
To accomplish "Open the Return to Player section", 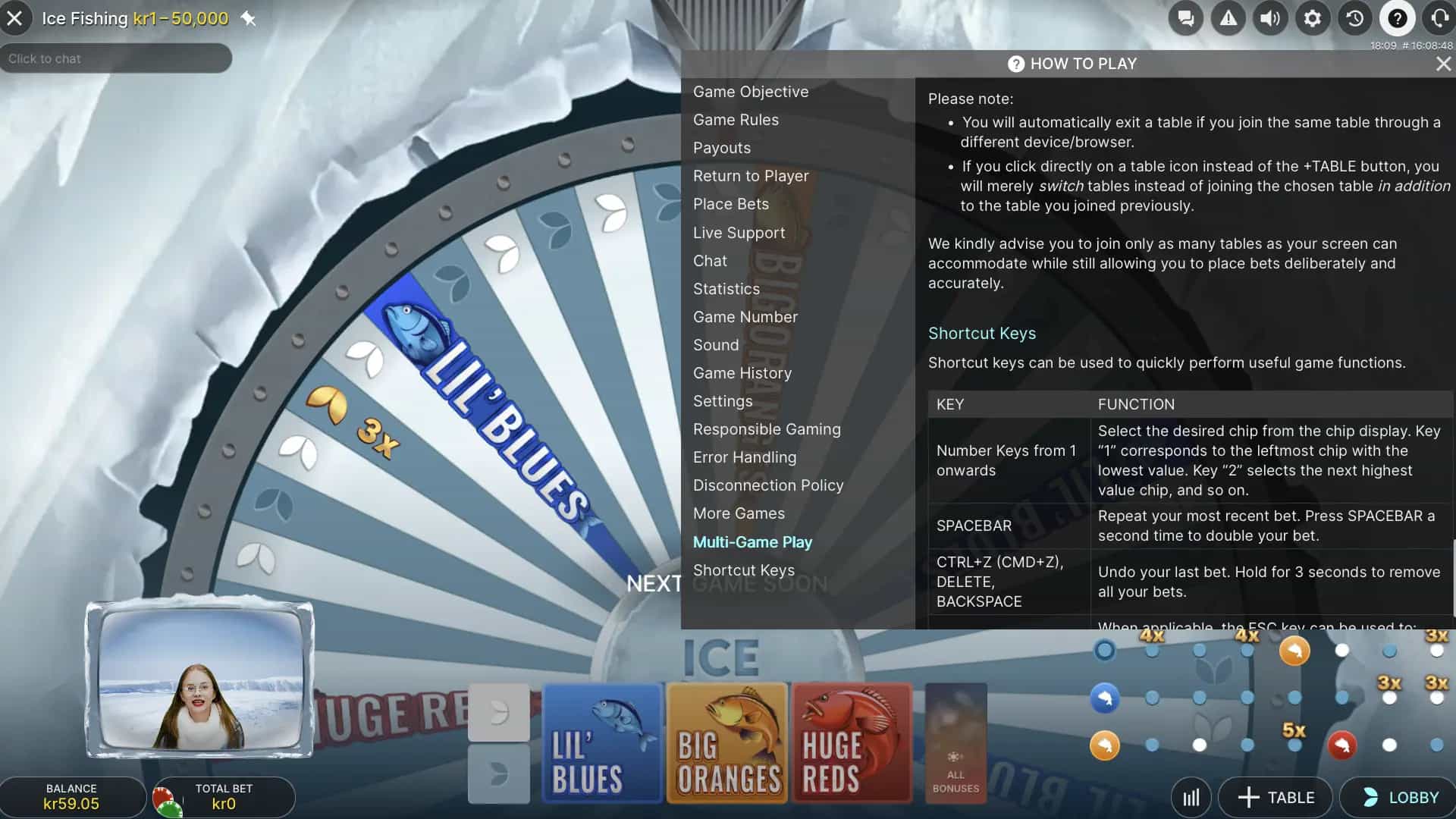I will coord(751,175).
